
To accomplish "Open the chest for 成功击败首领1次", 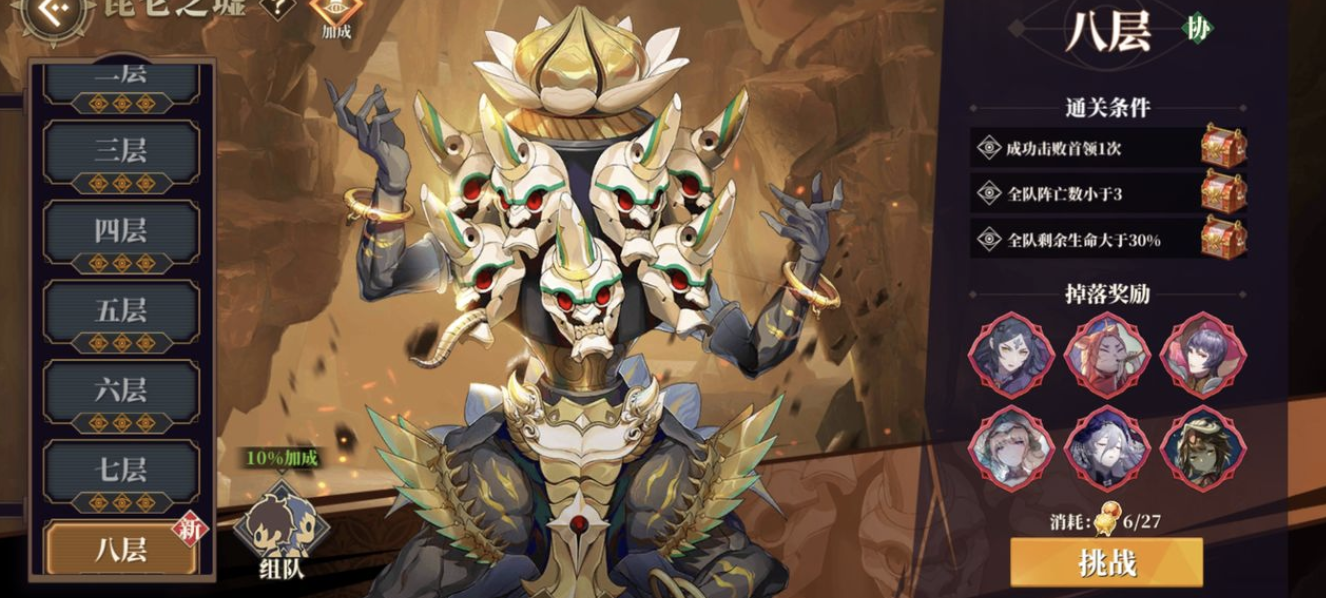I will coord(1223,148).
